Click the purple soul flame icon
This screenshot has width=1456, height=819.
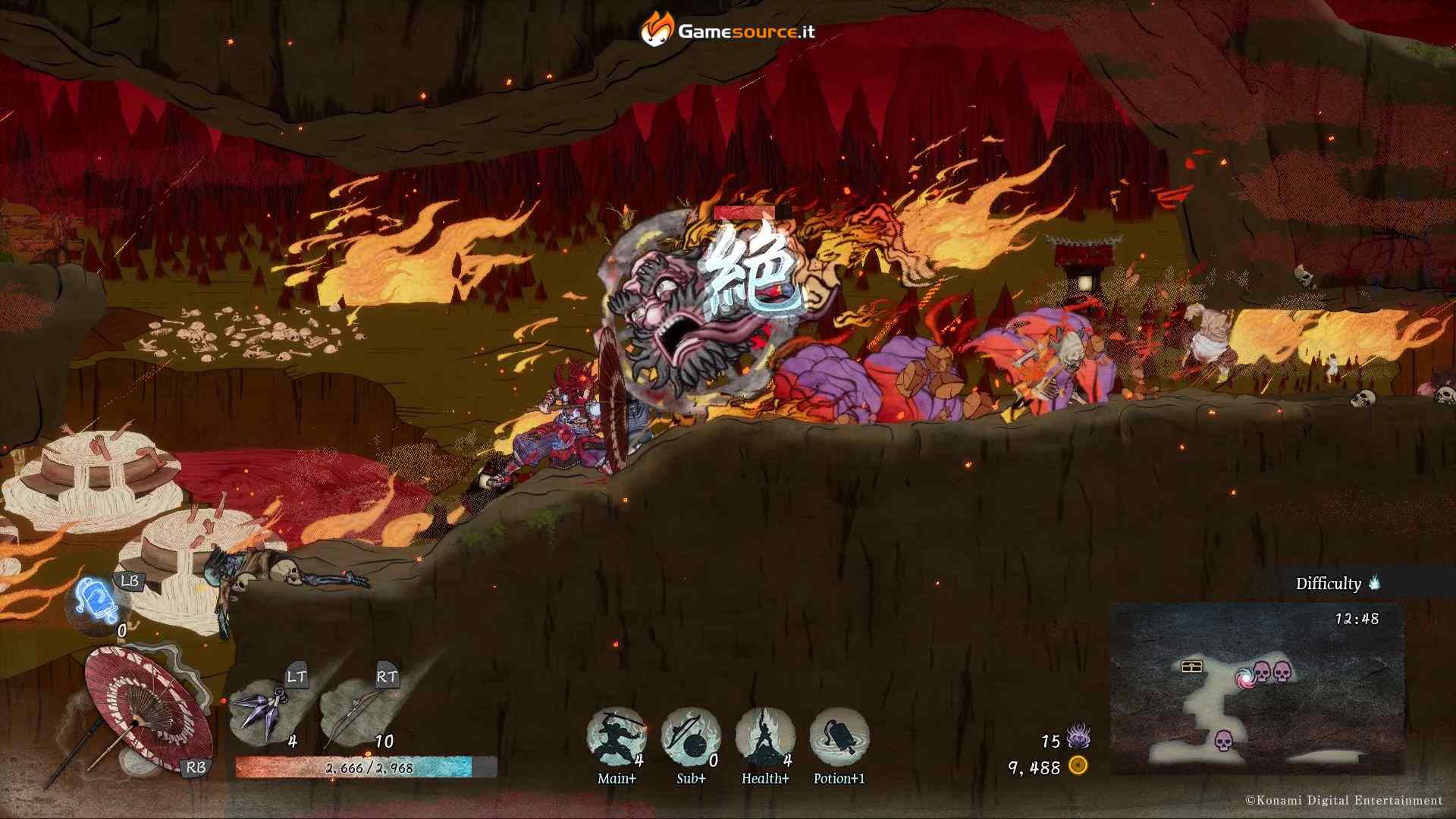(1078, 736)
